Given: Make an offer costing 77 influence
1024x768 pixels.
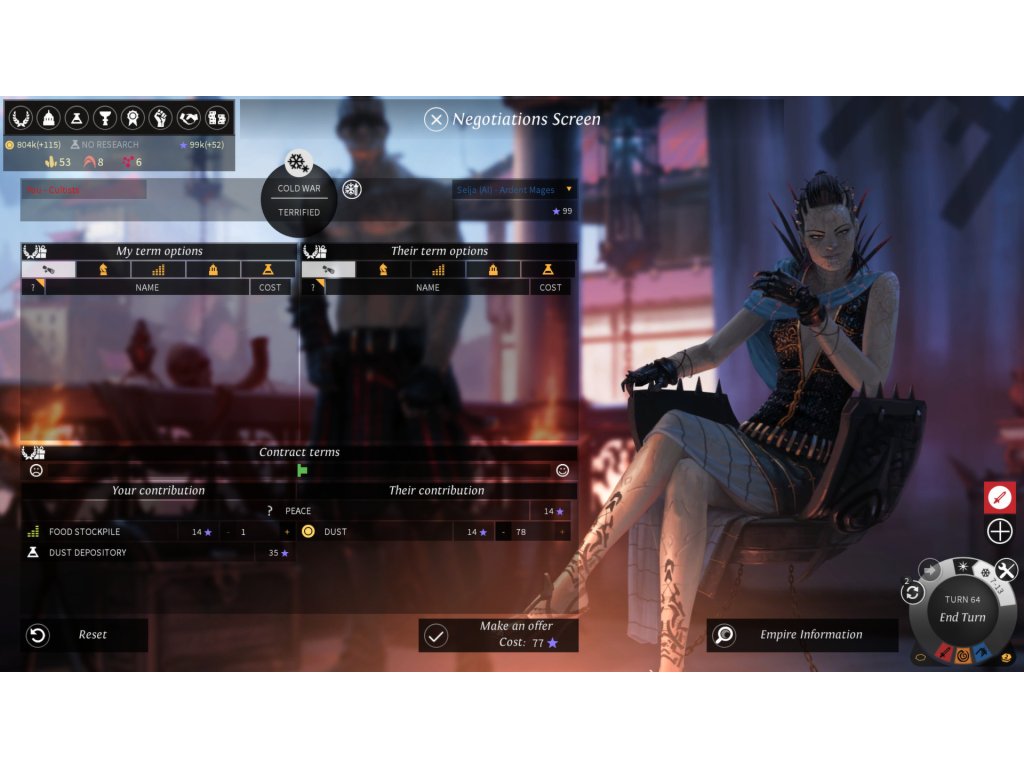Looking at the screenshot, I should (x=498, y=635).
